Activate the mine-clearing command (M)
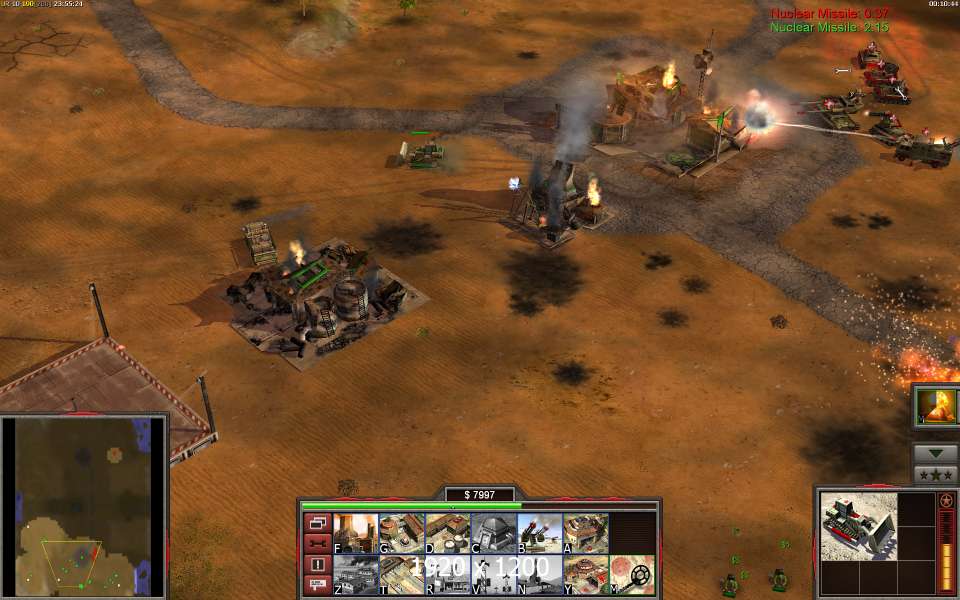Viewport: 960px width, 600px height. coord(632,575)
